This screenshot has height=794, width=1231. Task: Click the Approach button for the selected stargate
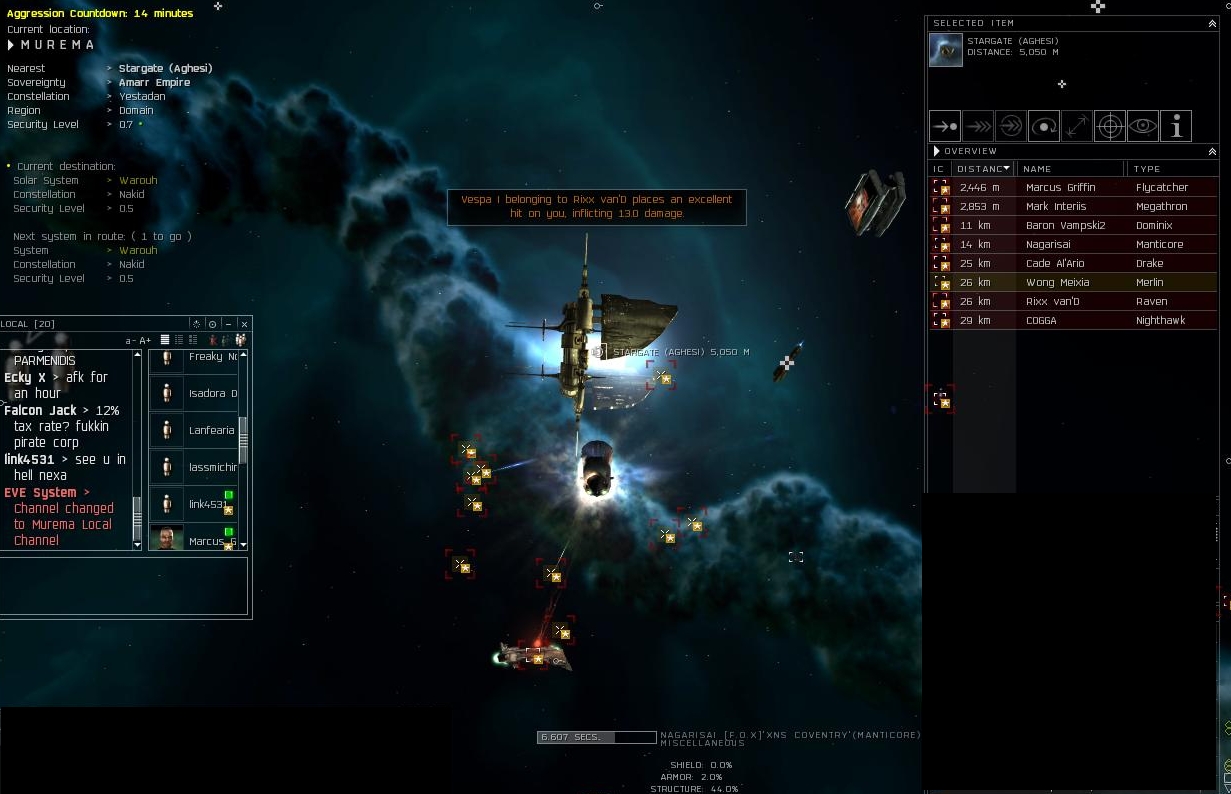[x=945, y=126]
